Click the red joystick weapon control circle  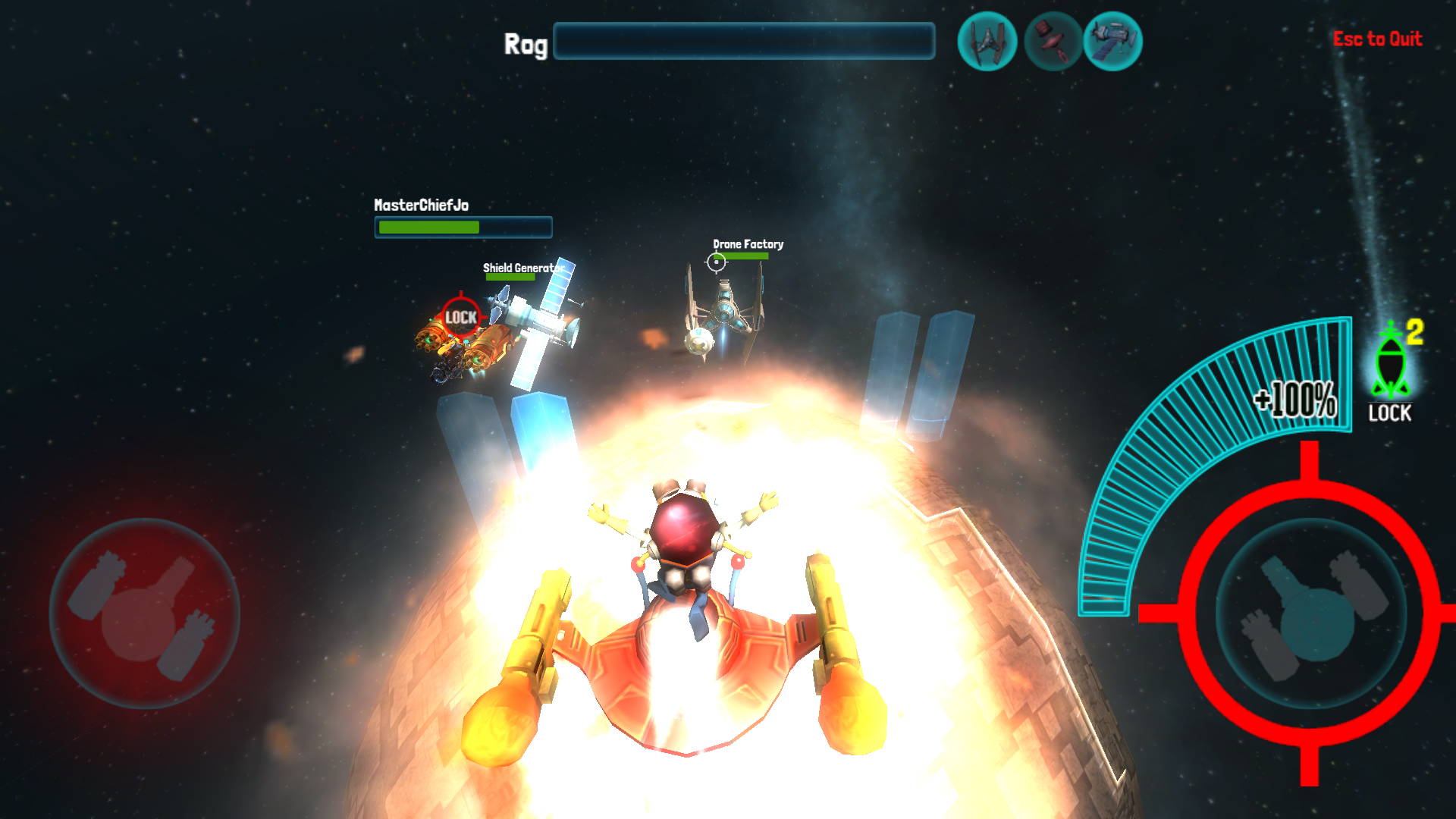pos(144,614)
